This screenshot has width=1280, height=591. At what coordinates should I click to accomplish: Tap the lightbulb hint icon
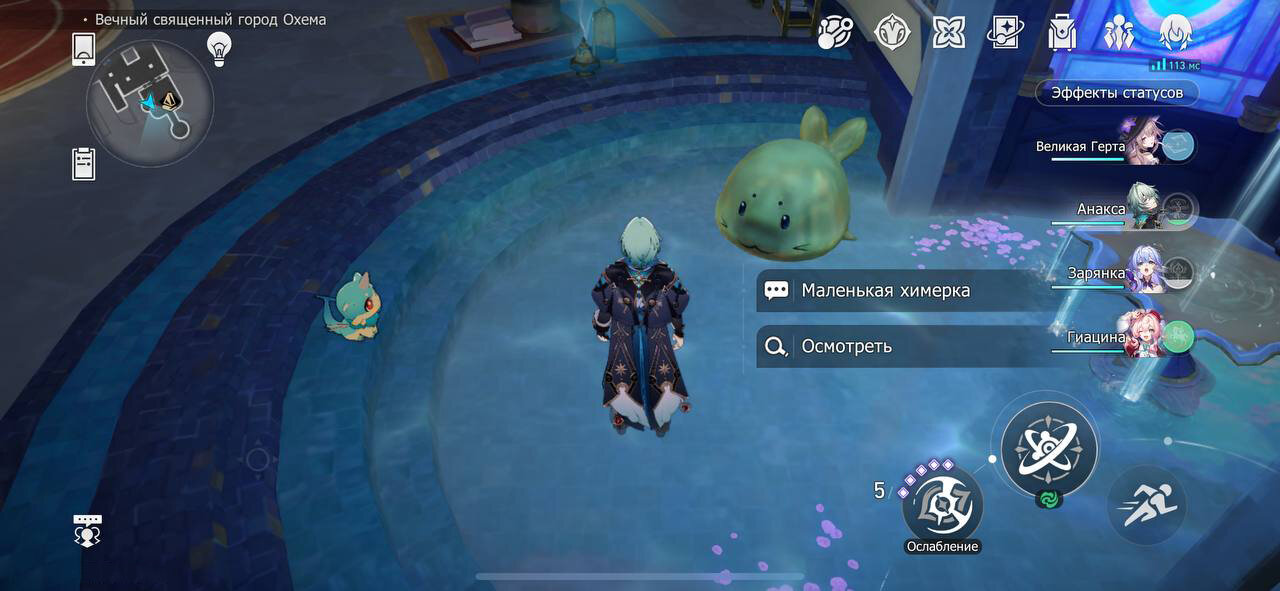point(218,47)
